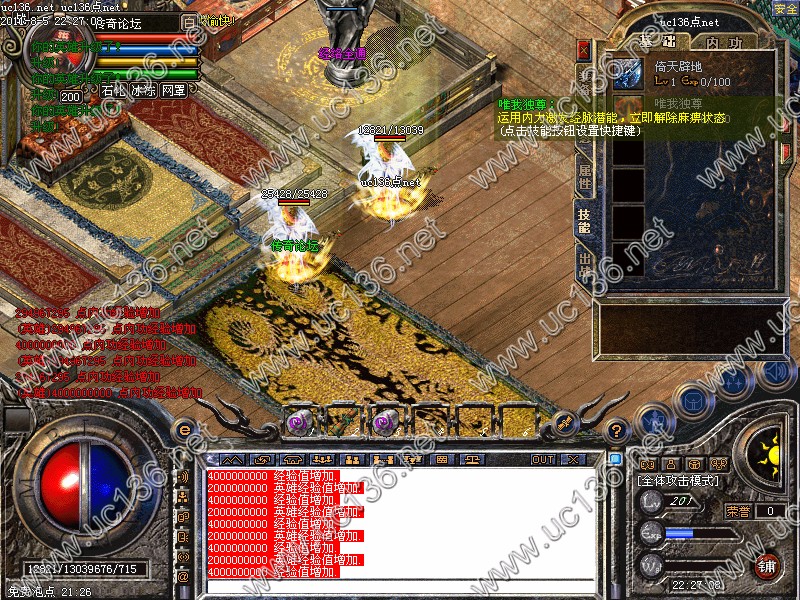Close the skill panel with the red X

click(584, 48)
